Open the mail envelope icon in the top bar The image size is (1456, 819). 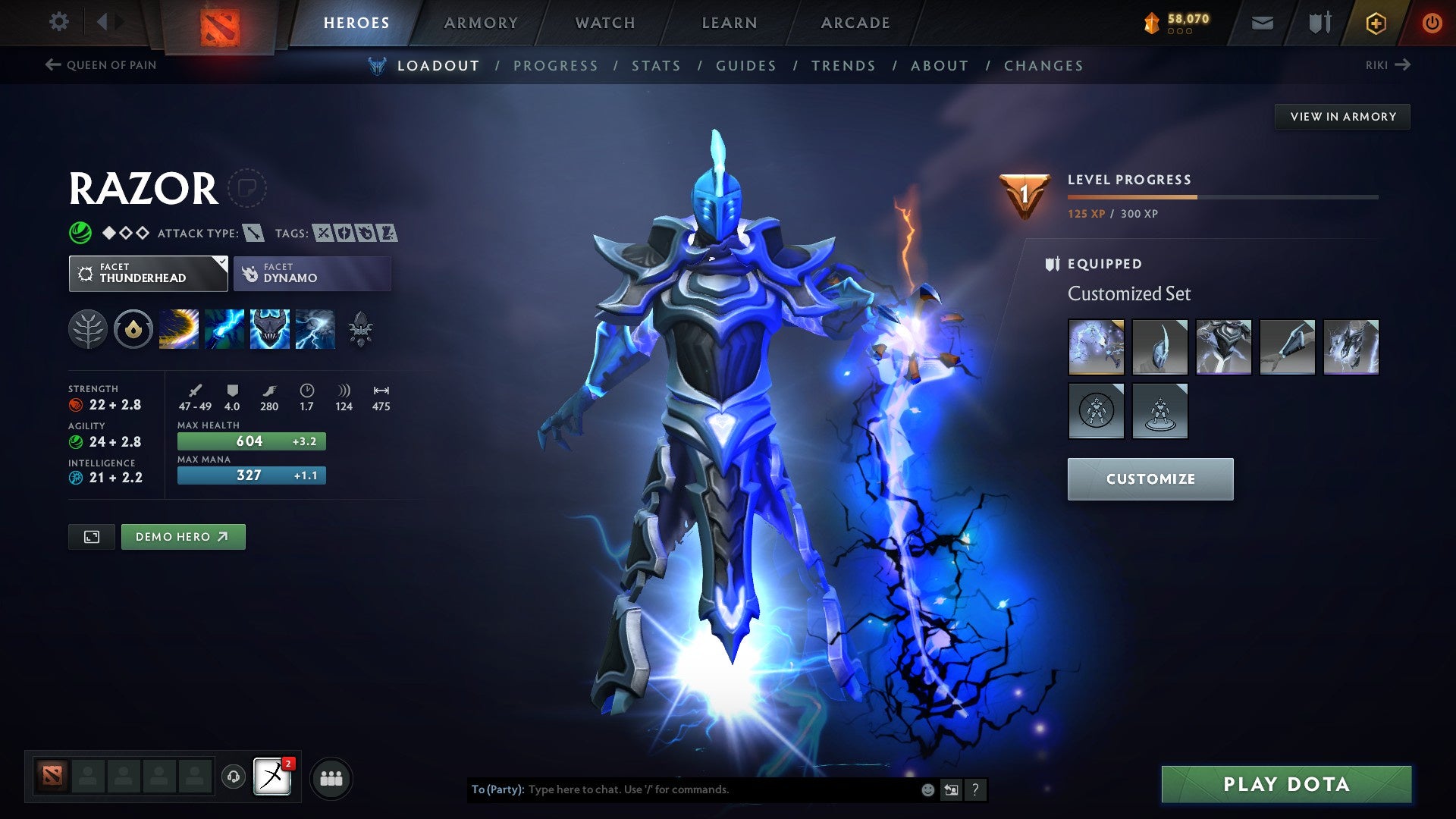(1261, 23)
